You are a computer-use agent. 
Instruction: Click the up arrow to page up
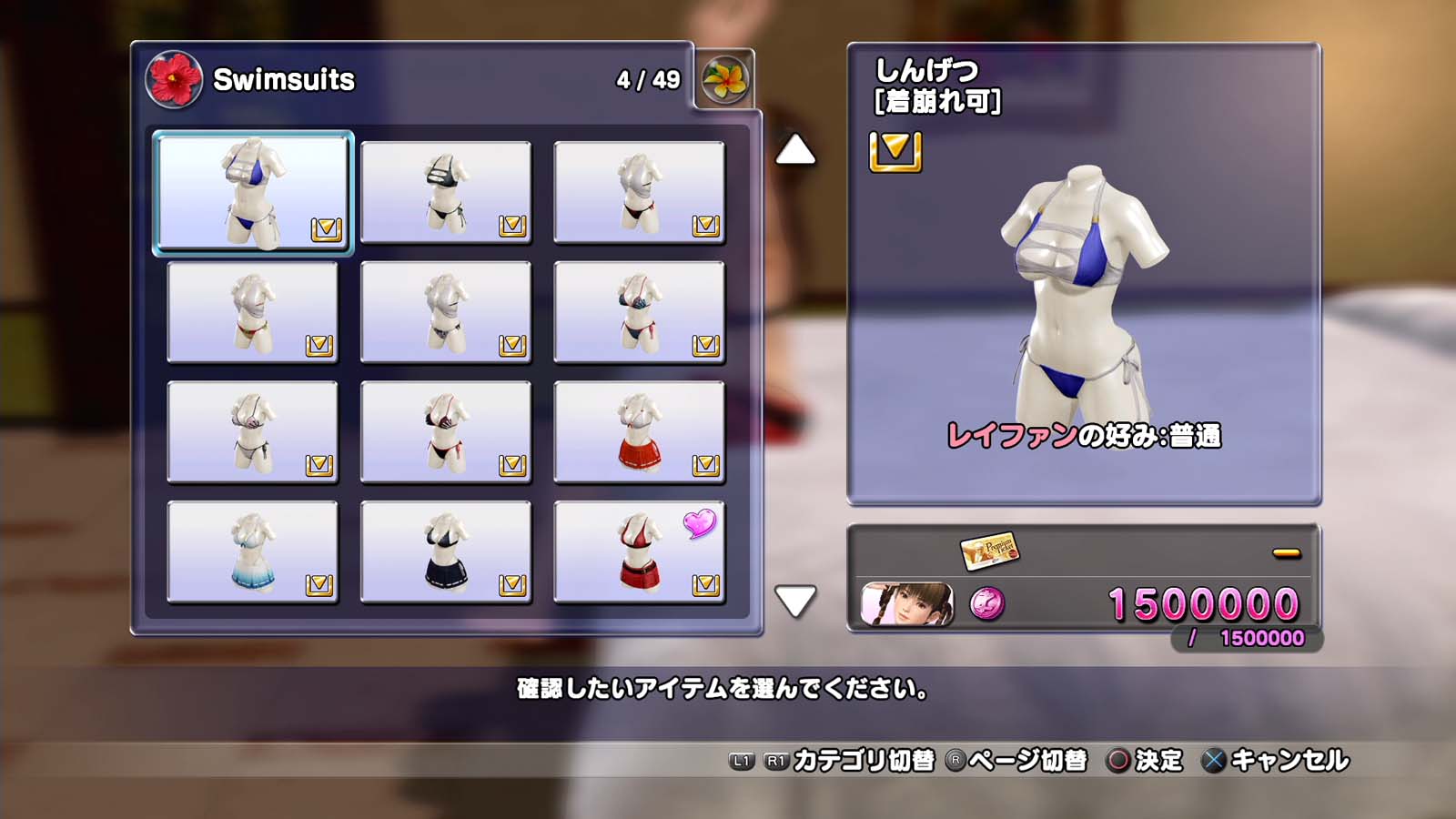[794, 150]
